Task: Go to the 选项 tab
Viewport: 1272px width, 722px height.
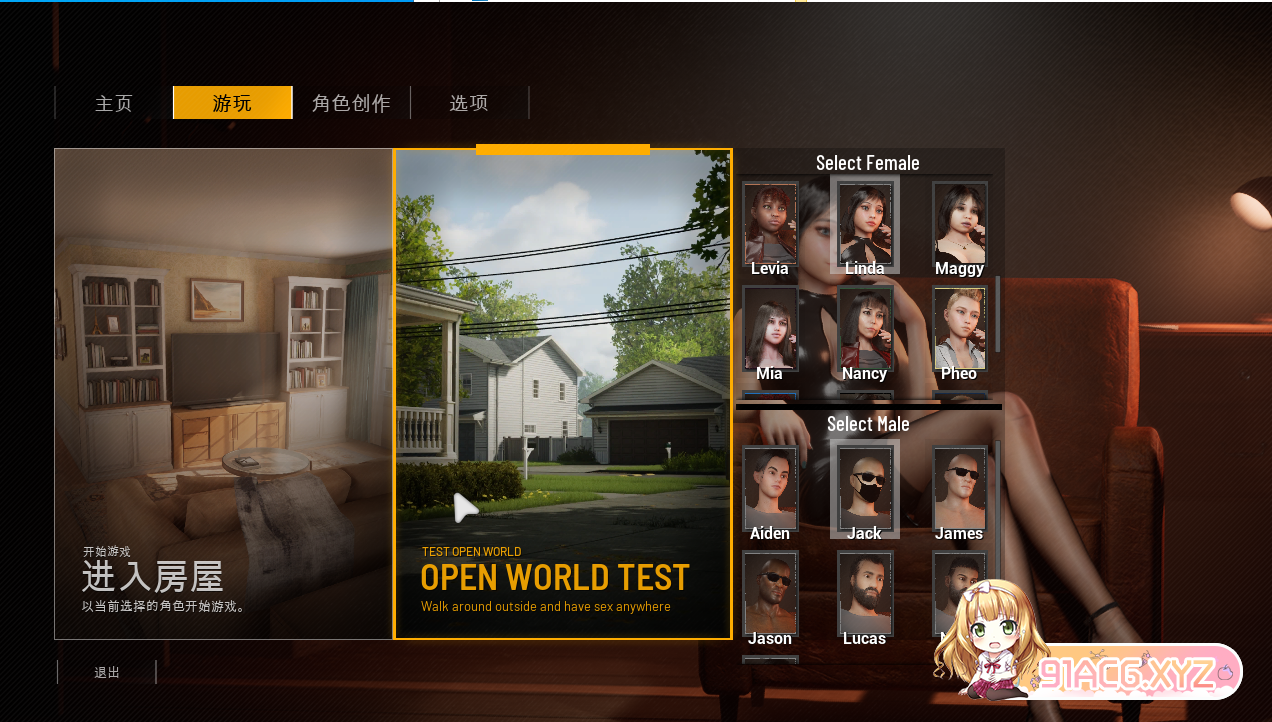Action: 469,103
